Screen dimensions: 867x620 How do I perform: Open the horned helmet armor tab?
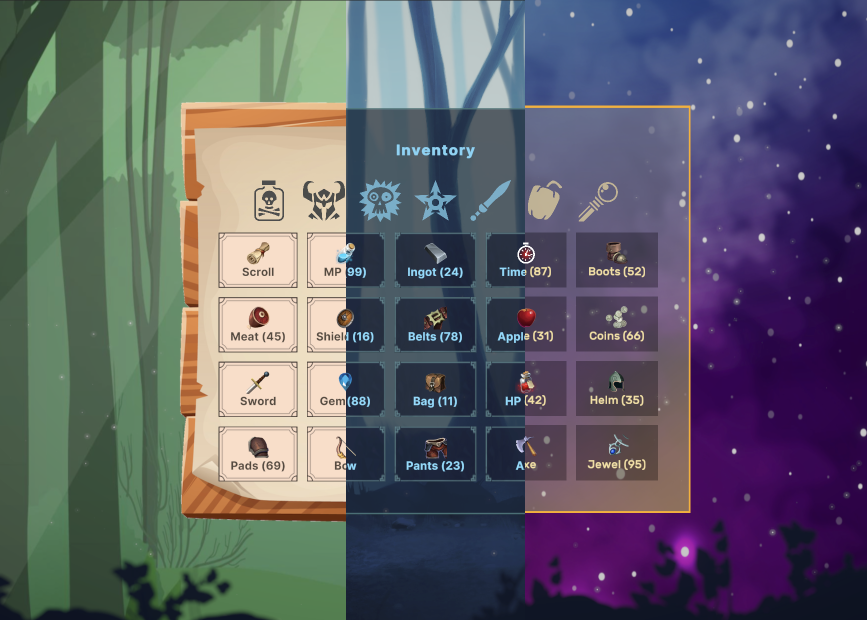(323, 201)
